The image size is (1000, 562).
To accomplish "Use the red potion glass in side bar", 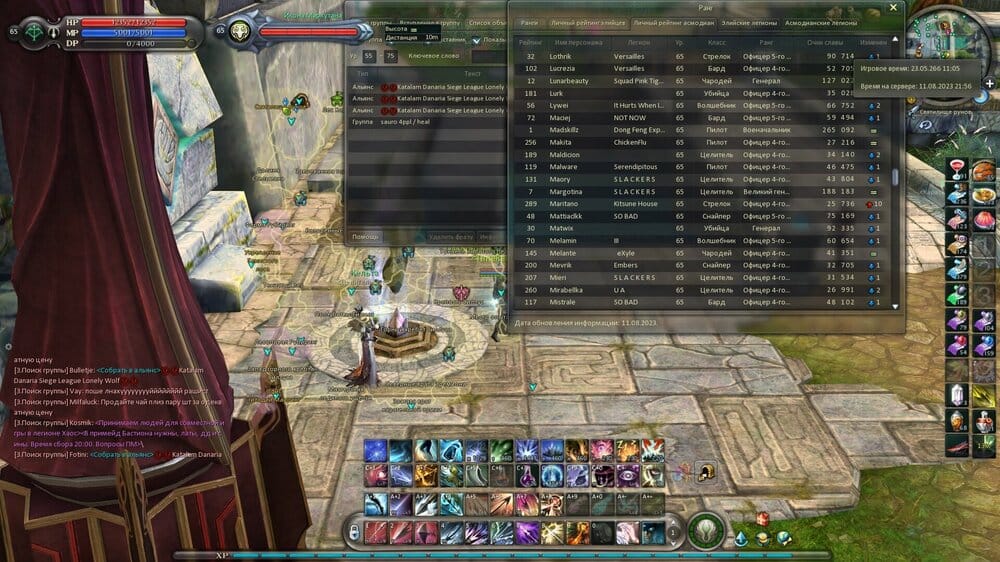I will coord(956,169).
